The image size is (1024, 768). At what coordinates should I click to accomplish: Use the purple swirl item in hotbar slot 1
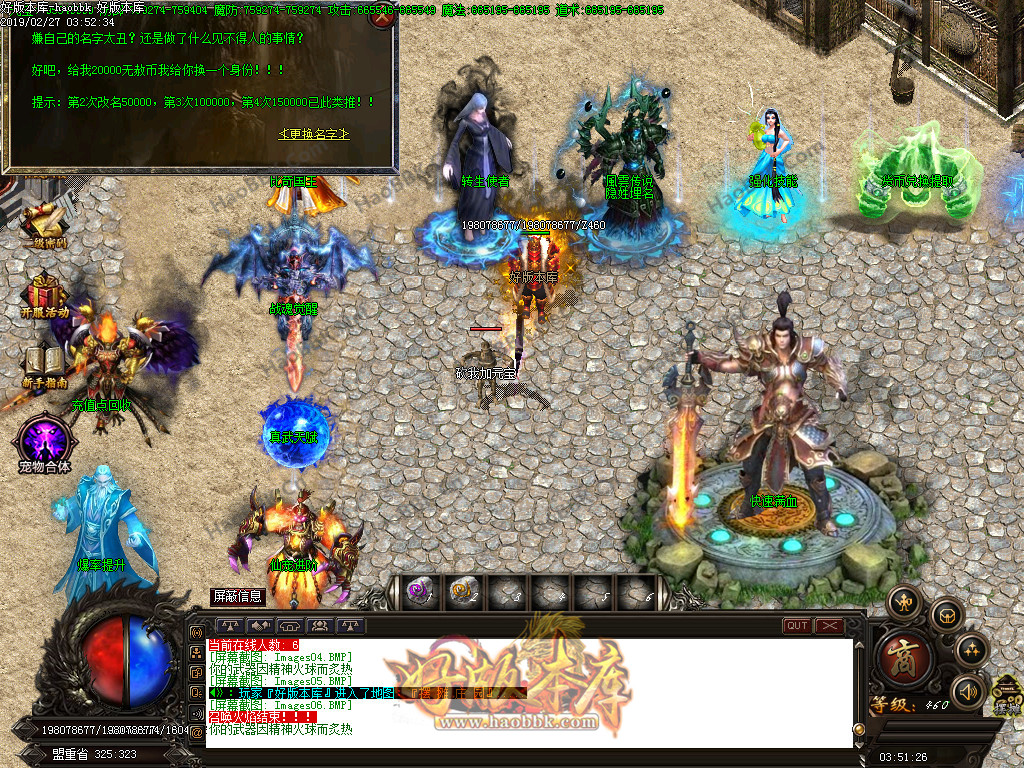click(x=418, y=592)
